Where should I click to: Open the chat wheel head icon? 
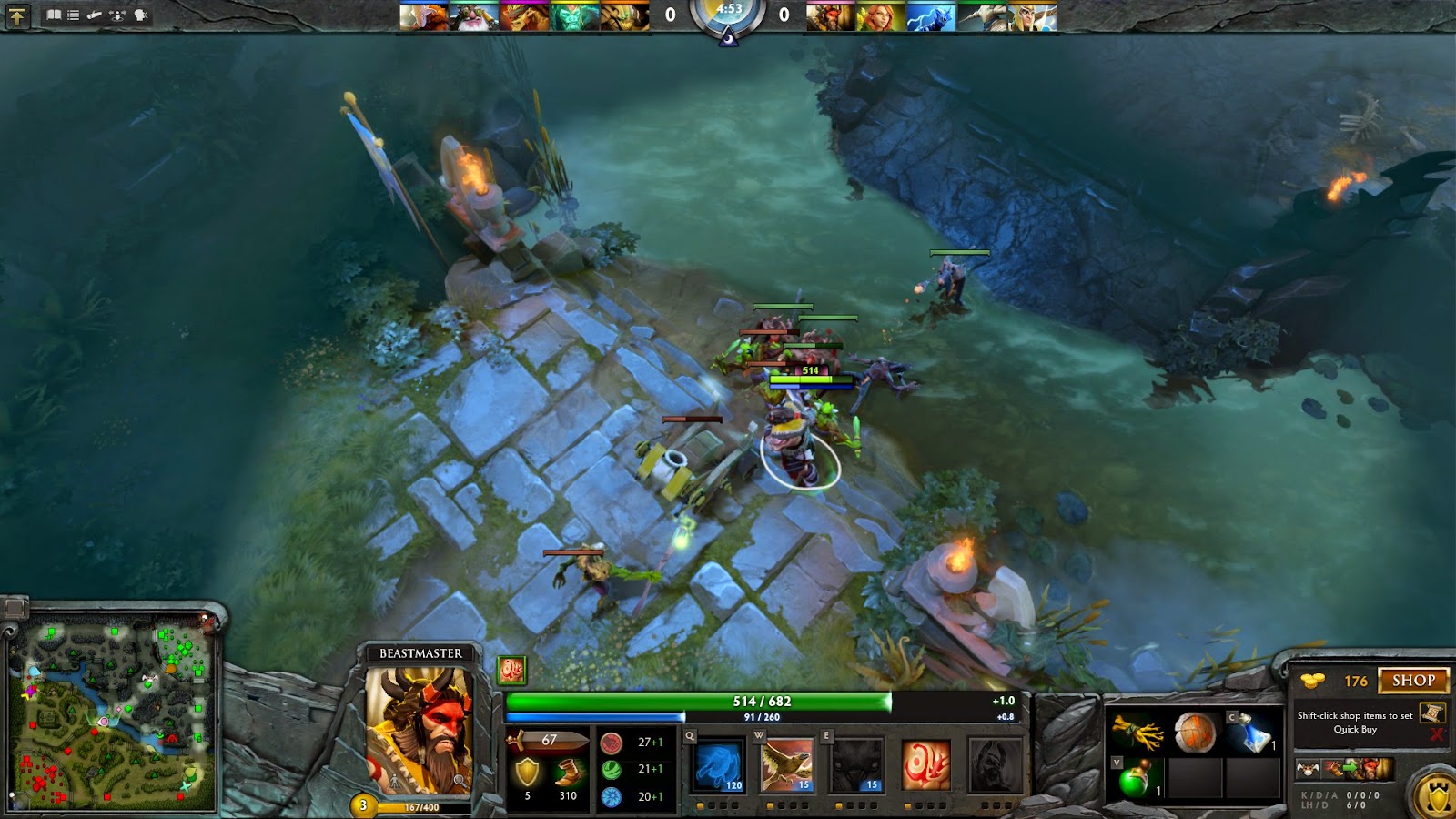click(138, 15)
